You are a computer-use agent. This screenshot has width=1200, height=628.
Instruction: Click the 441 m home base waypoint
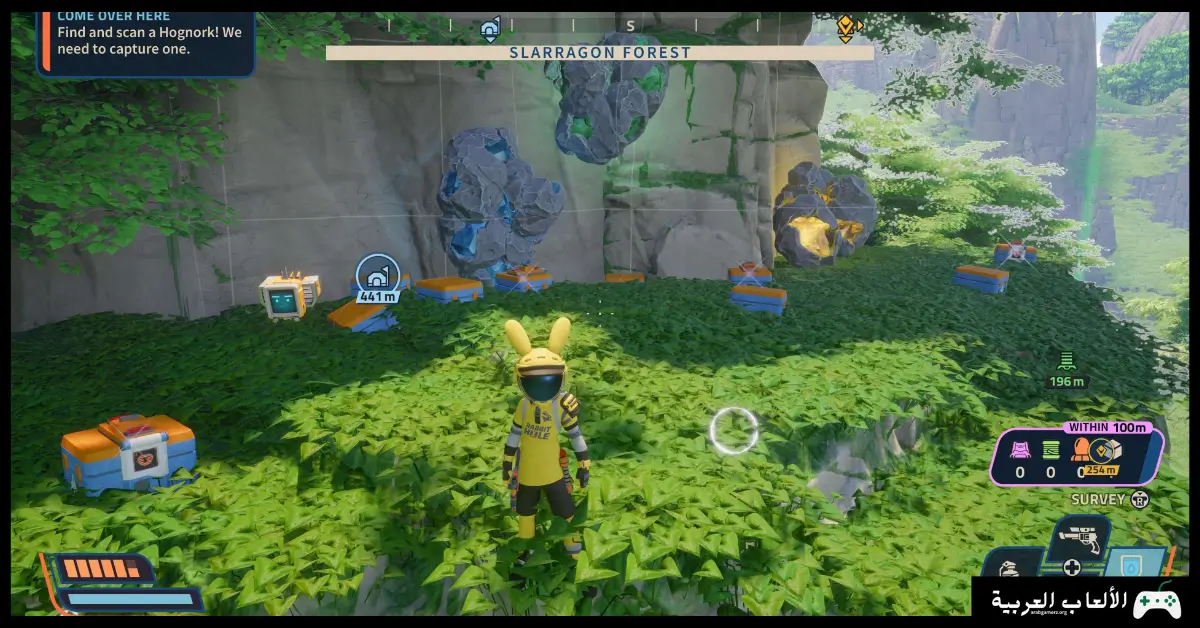click(378, 275)
